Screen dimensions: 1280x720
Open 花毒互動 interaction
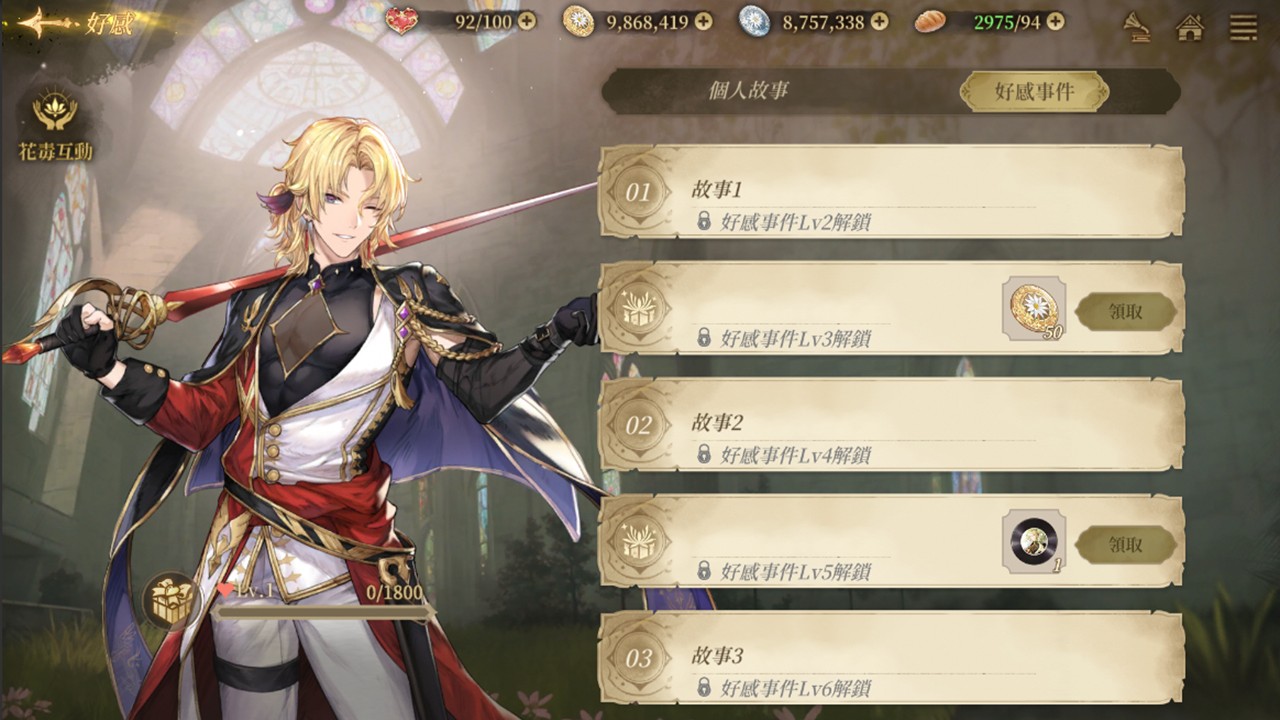point(55,125)
